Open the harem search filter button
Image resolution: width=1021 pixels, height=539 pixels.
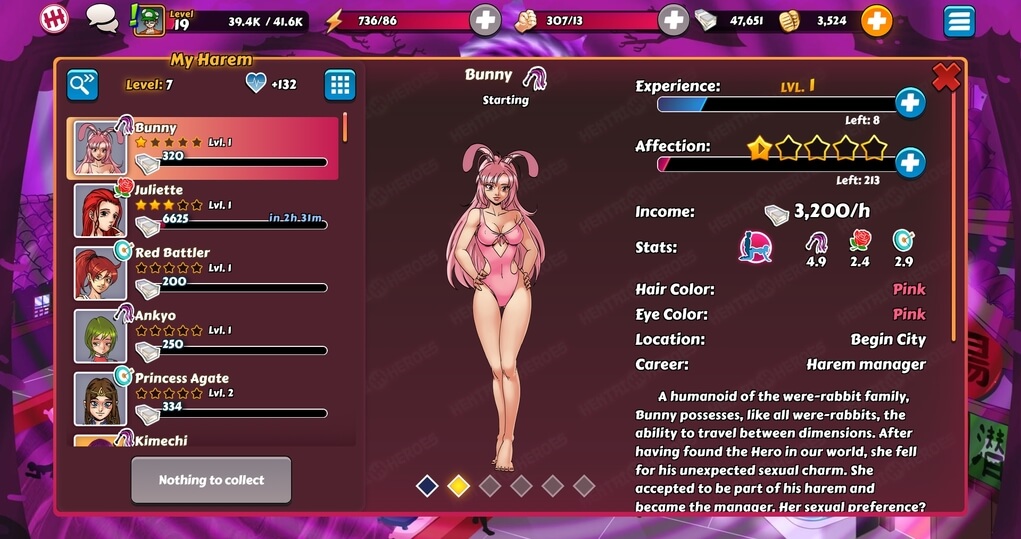pyautogui.click(x=83, y=85)
